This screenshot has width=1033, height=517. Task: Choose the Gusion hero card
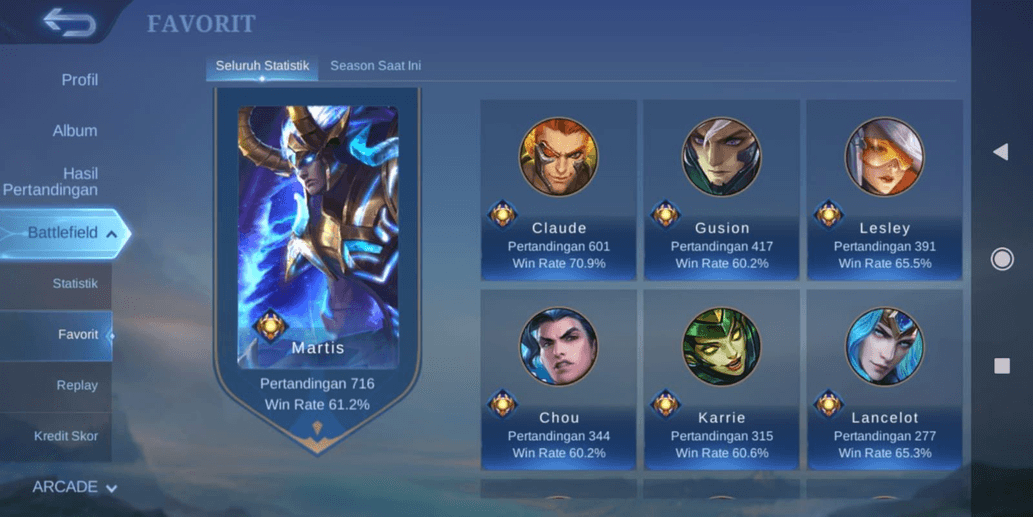coord(721,190)
